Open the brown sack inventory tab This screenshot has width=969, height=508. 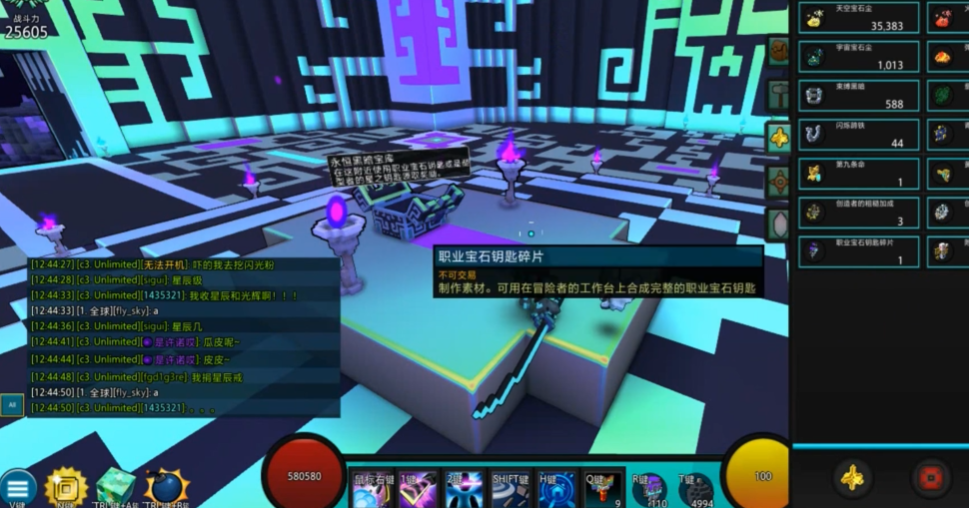pos(778,51)
